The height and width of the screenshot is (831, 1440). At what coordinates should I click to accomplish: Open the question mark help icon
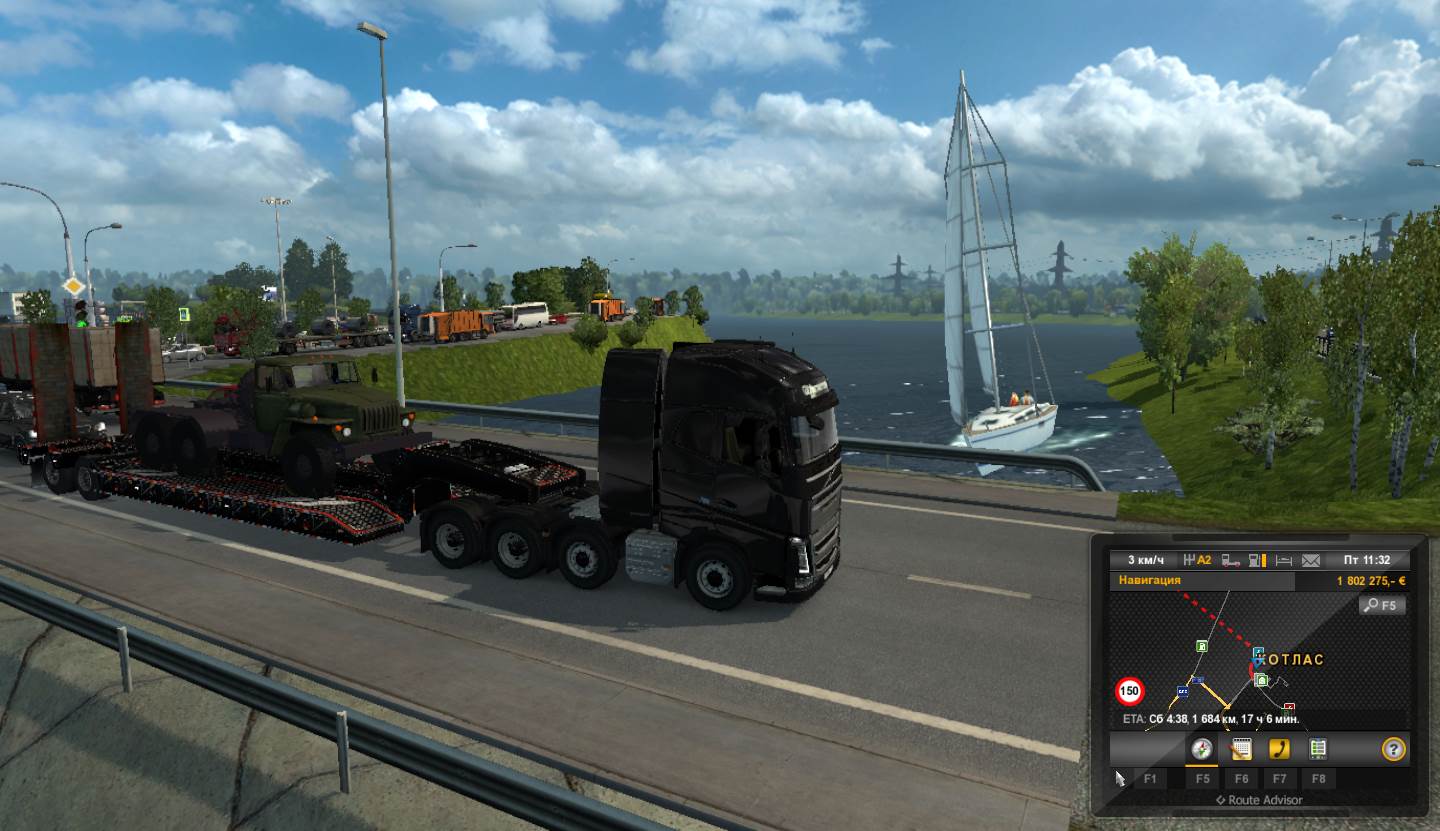pos(1393,748)
